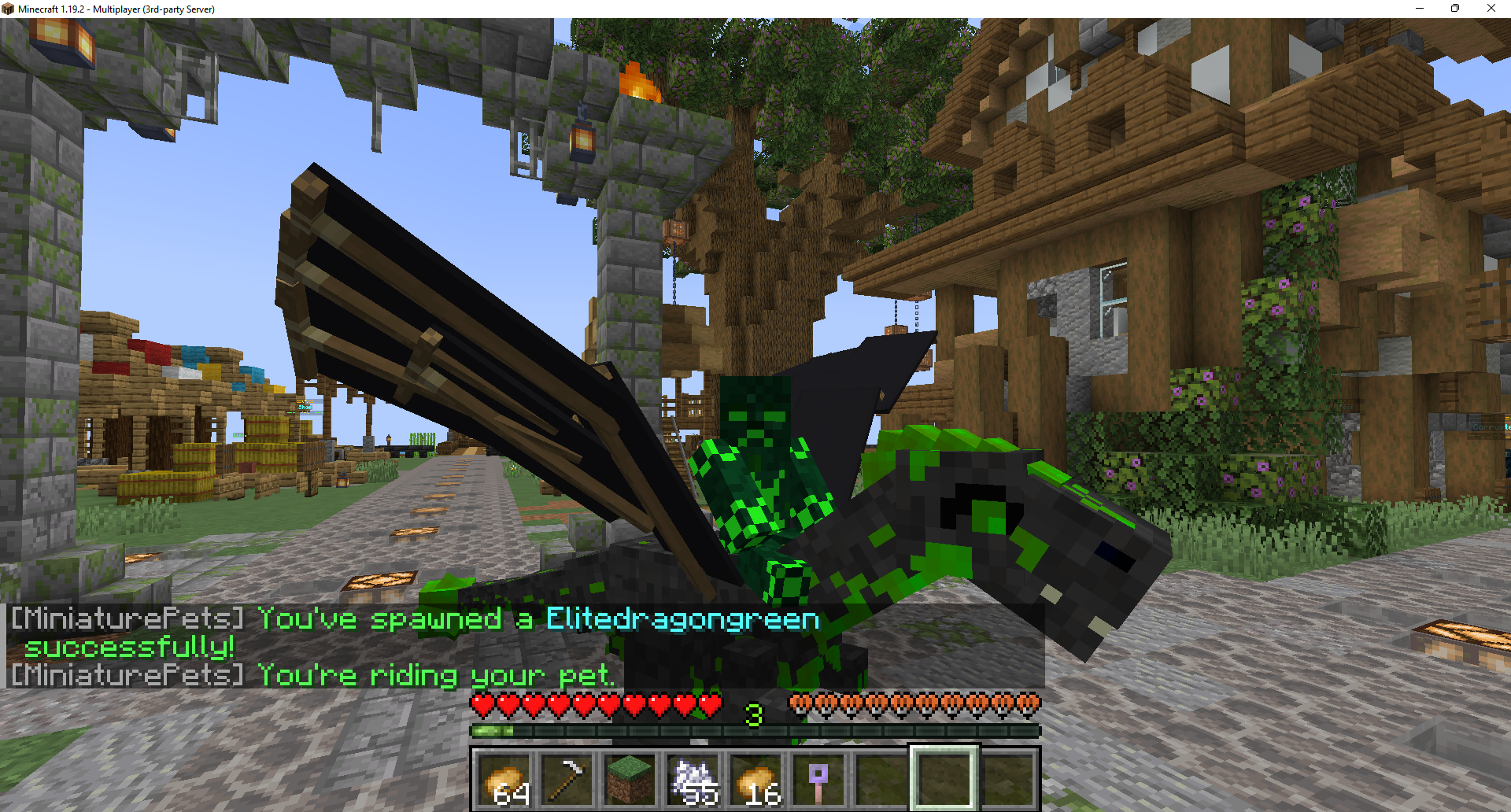The height and width of the screenshot is (812, 1511).
Task: Select the hoe in the hotbar
Action: (x=567, y=779)
